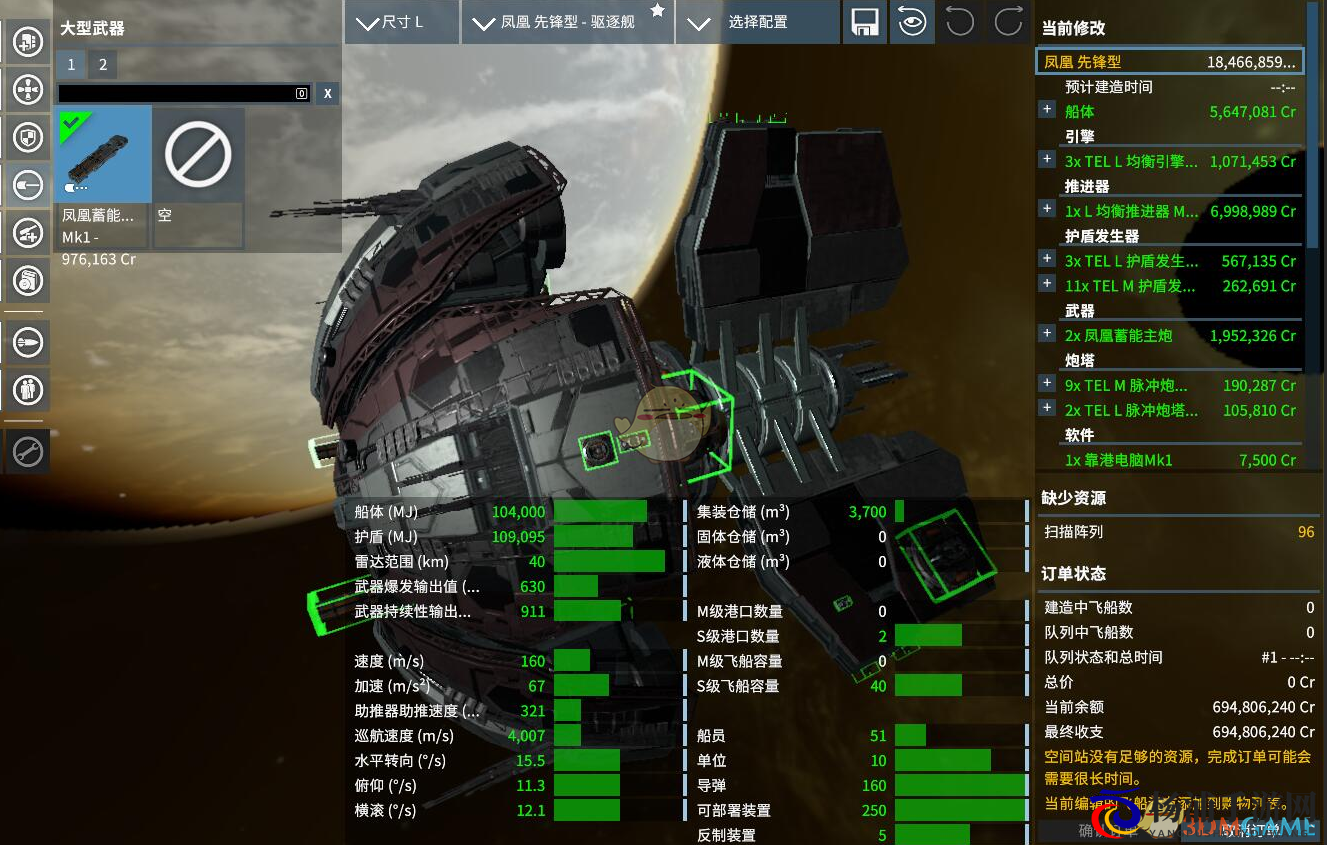Reset camera view with the eye icon

click(x=912, y=22)
